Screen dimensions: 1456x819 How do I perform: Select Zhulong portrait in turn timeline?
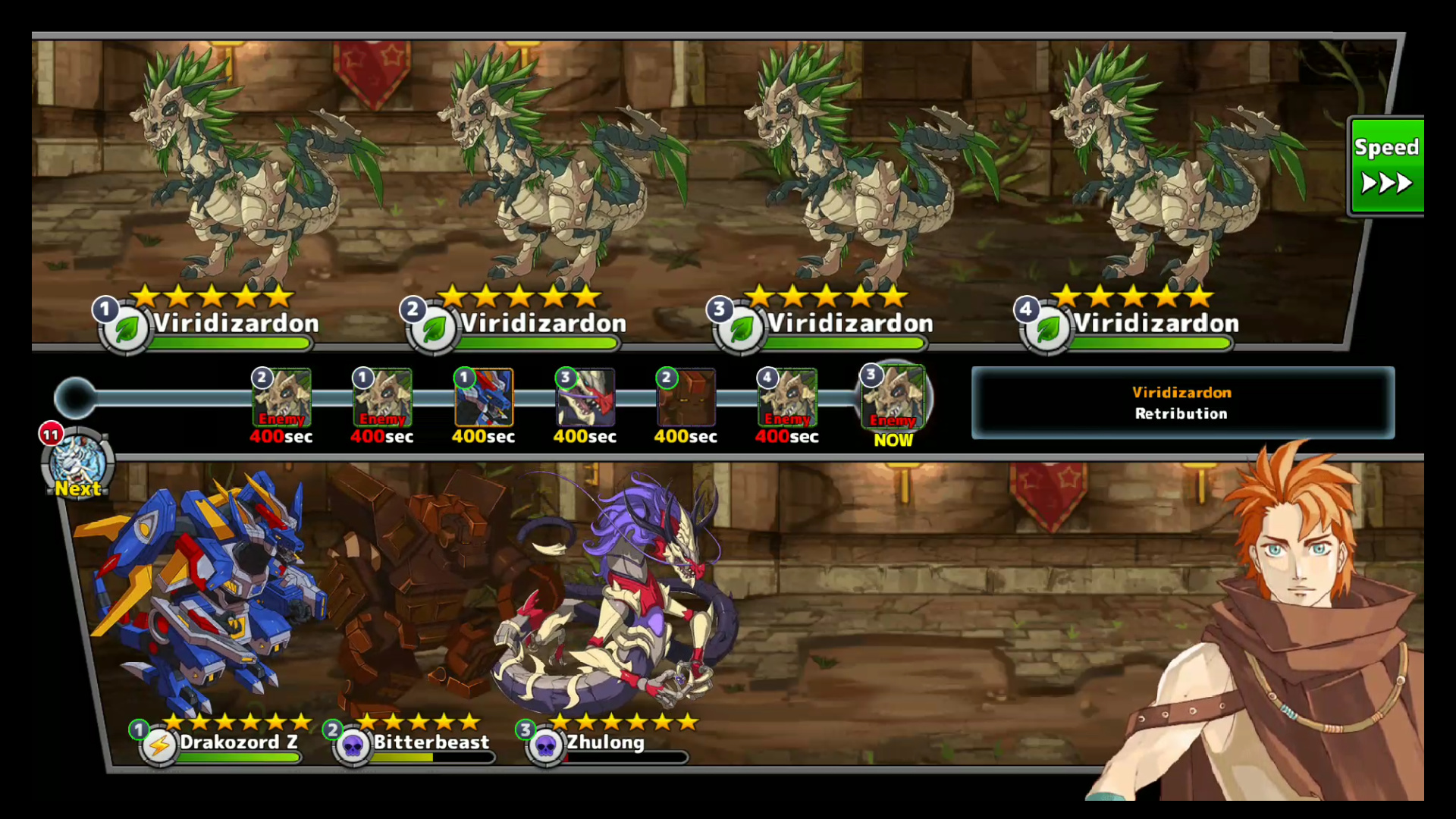click(x=585, y=398)
